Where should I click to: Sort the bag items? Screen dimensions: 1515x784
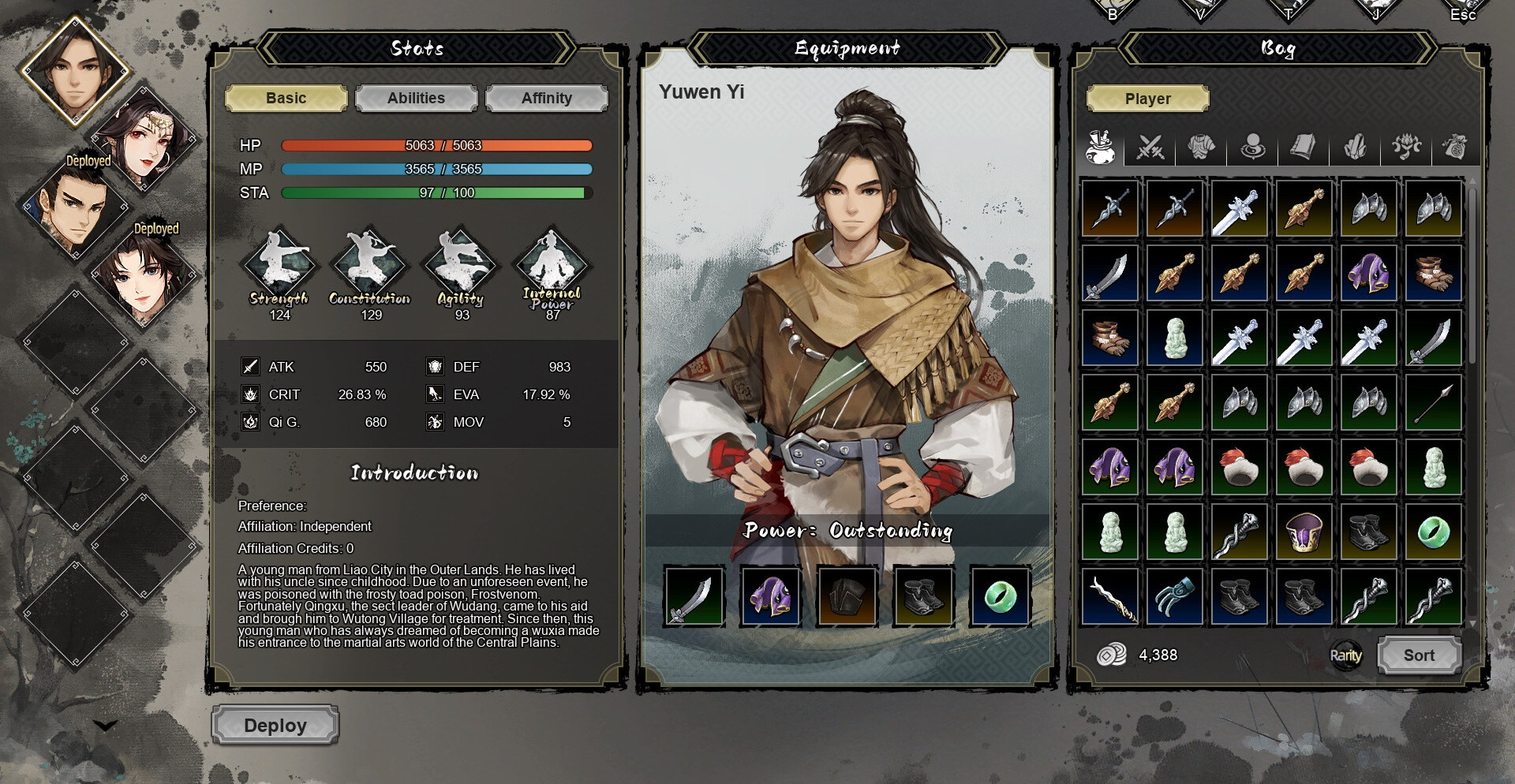tap(1419, 655)
